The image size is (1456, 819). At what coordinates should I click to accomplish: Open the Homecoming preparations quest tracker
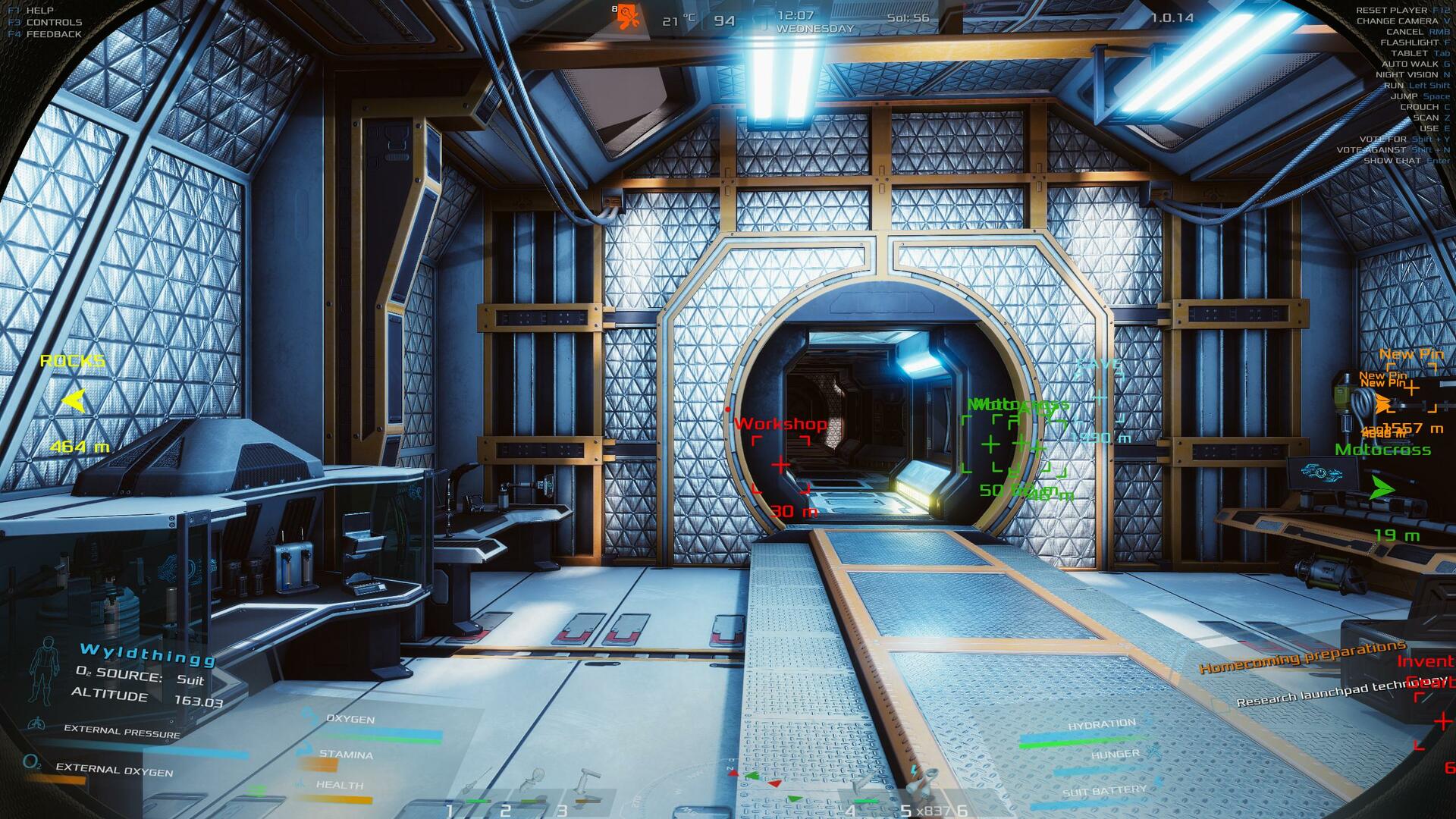pos(1301,657)
